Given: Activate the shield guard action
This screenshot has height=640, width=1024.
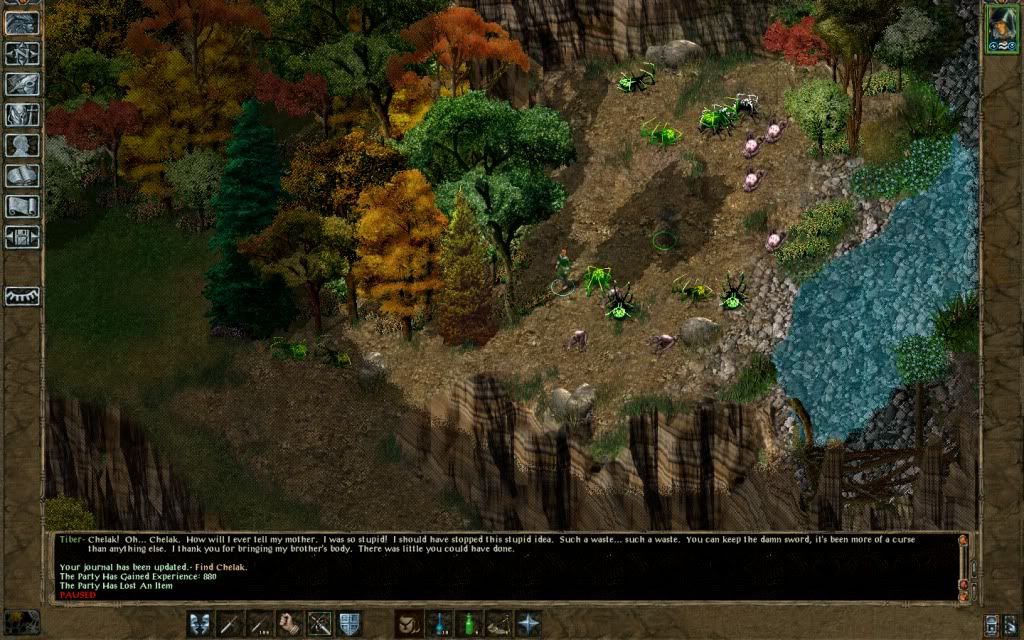Looking at the screenshot, I should pyautogui.click(x=350, y=624).
